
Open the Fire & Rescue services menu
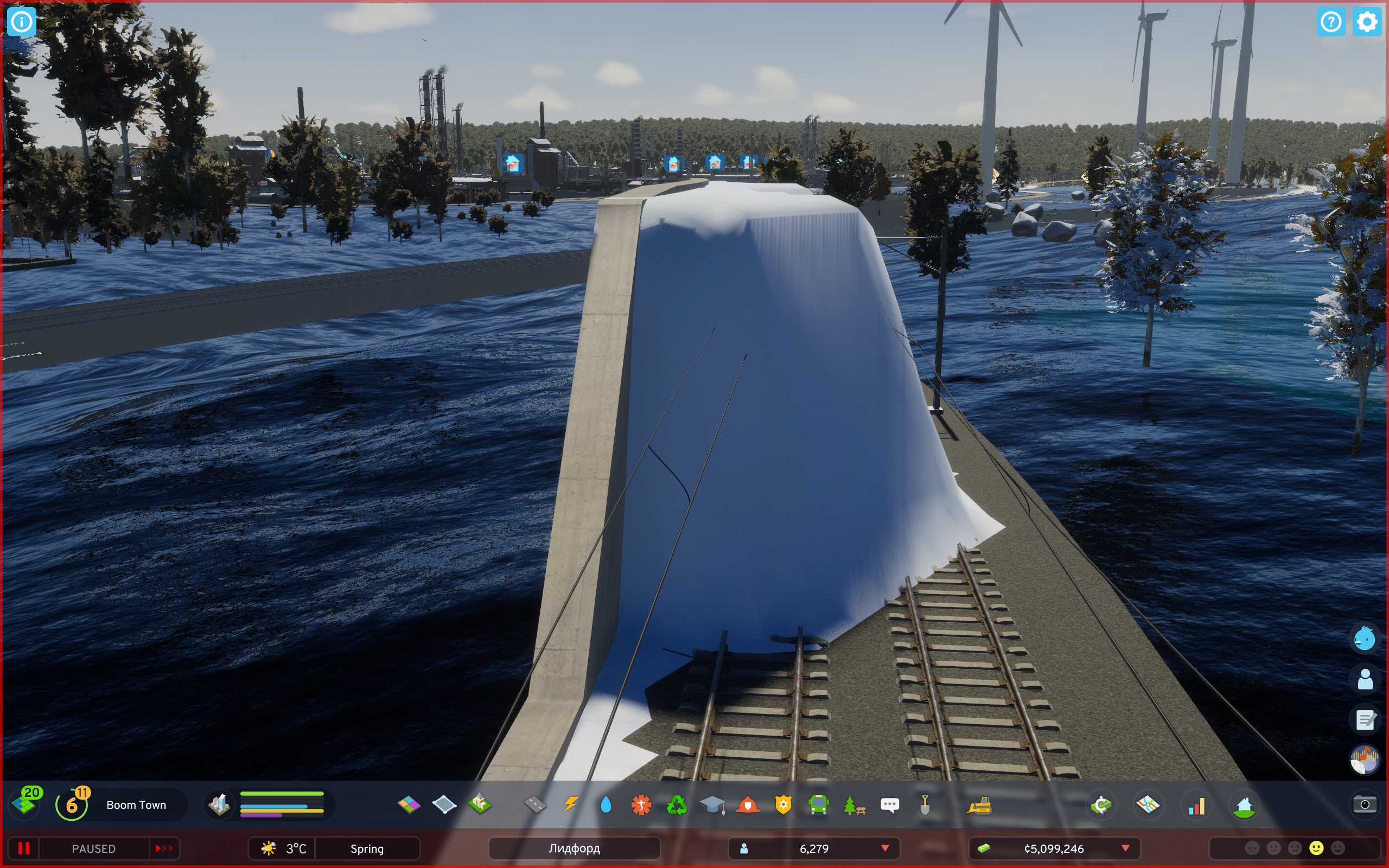pyautogui.click(x=750, y=805)
